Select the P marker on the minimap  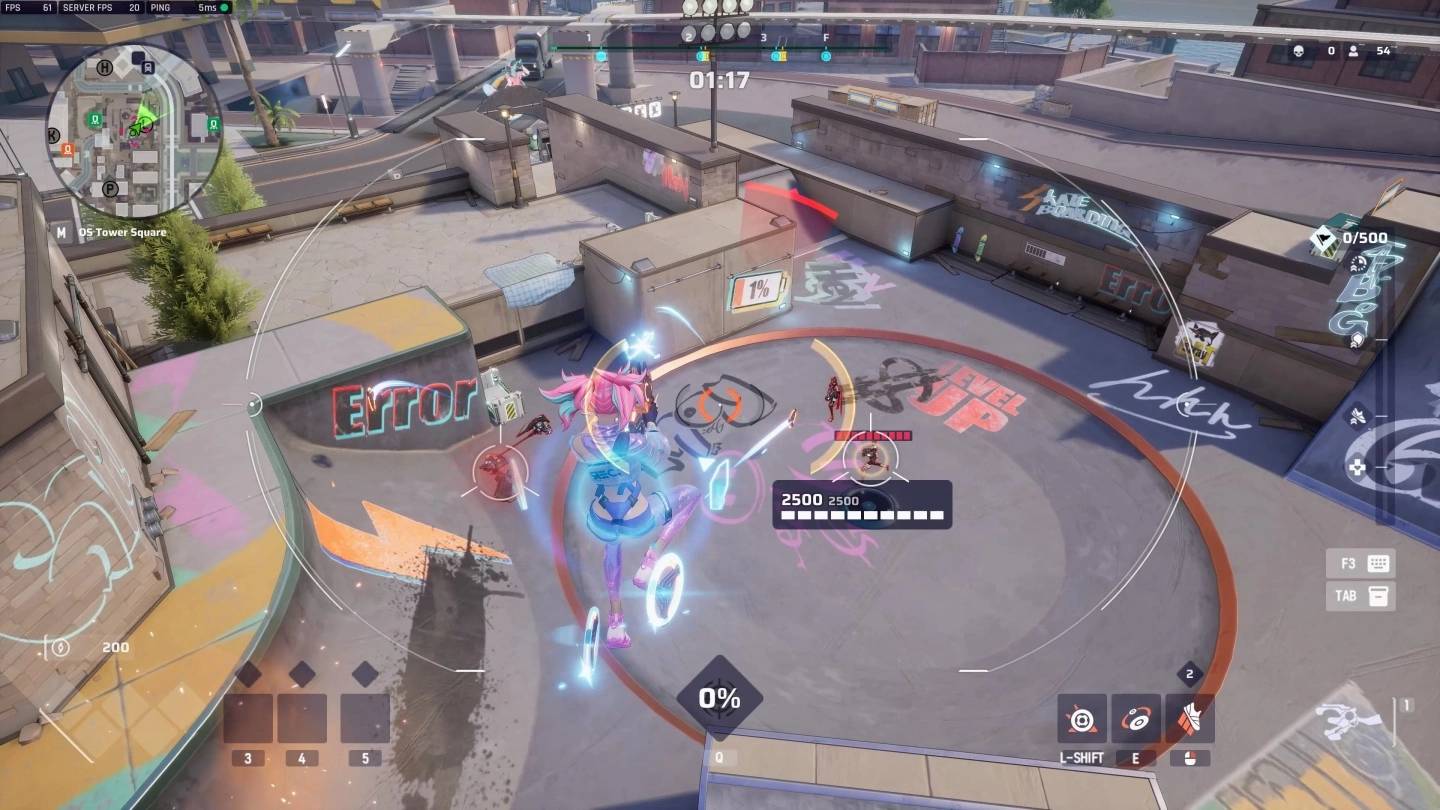click(x=110, y=188)
